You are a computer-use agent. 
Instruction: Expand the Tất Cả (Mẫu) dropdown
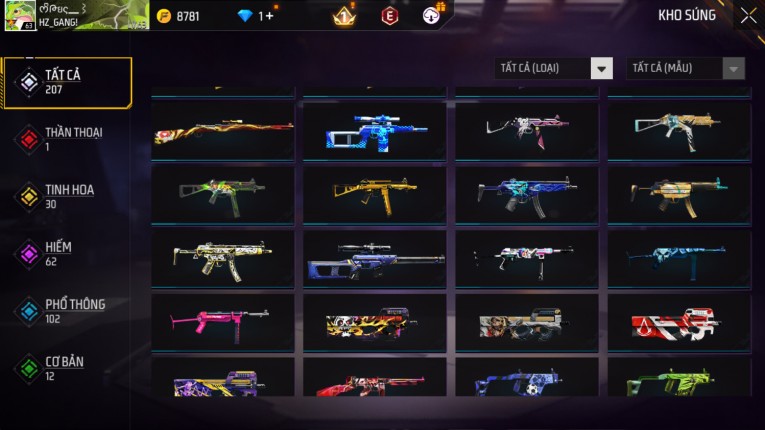coord(685,68)
